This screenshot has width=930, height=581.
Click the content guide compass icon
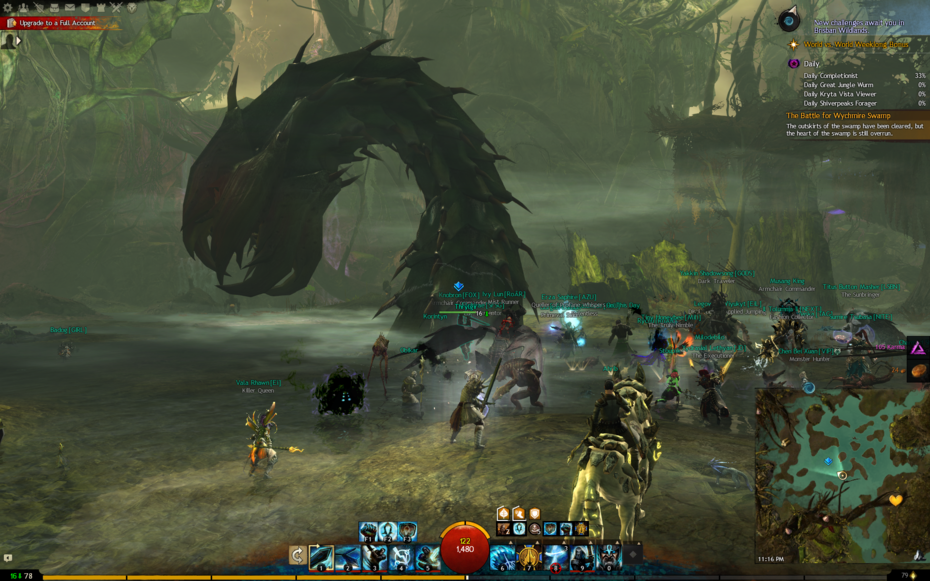point(791,20)
